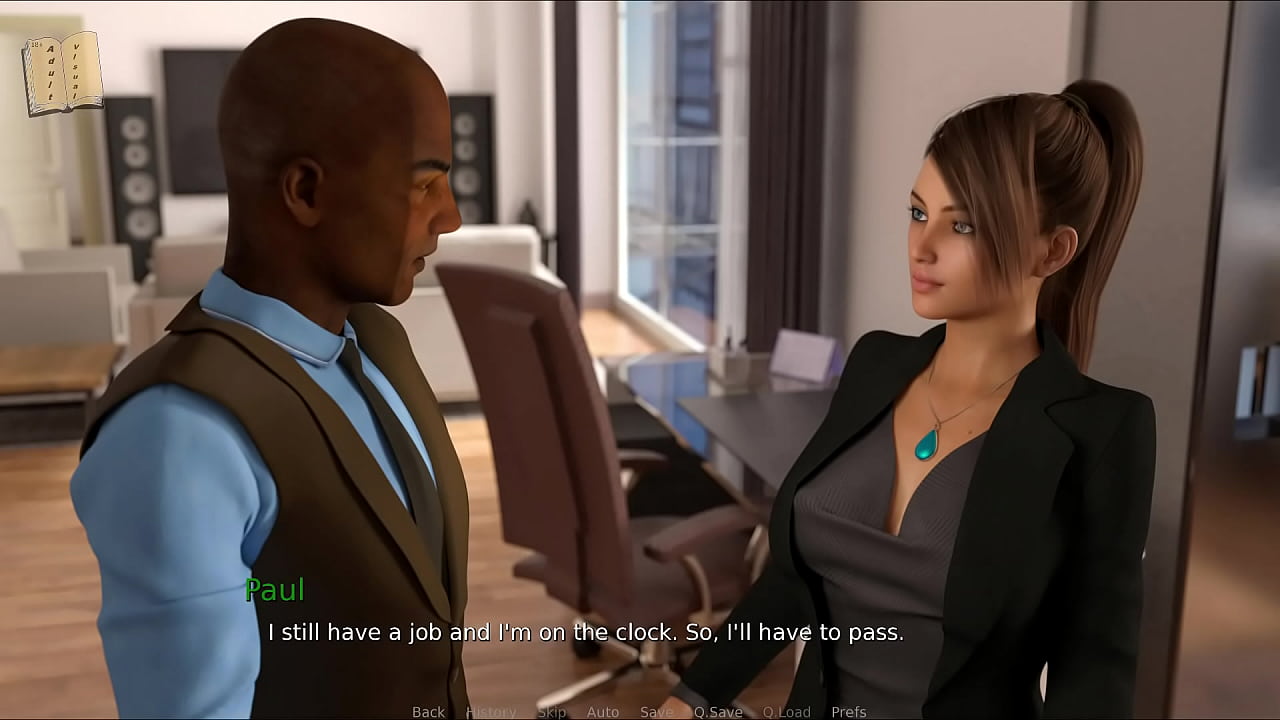Screen dimensions: 1280x720
Task: Choose Q.Load to quick load
Action: pyautogui.click(x=786, y=712)
